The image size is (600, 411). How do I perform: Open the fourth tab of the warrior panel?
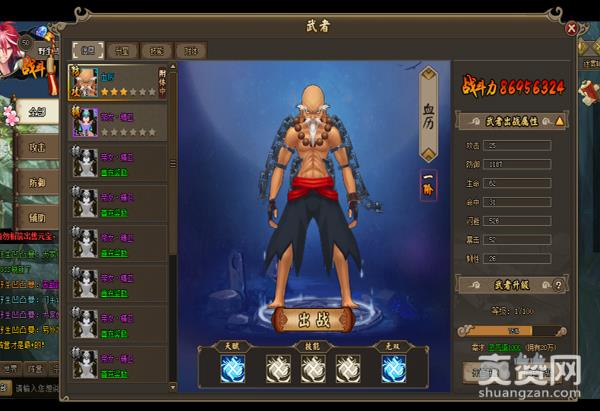(x=190, y=49)
